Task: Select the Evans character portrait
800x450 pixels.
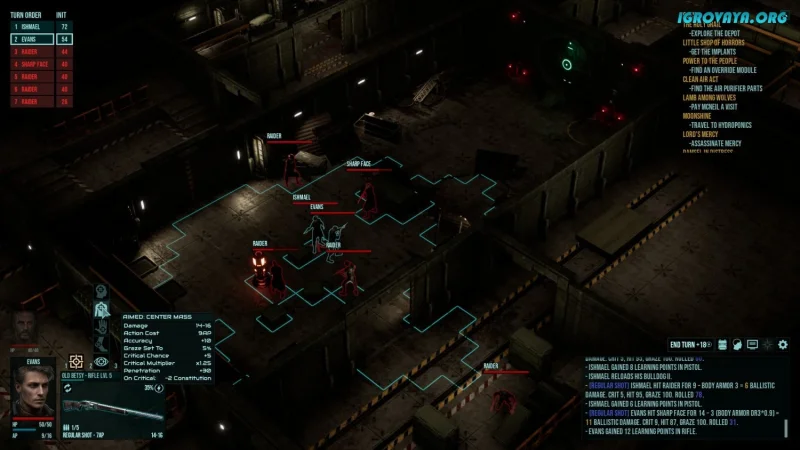Action: 33,389
